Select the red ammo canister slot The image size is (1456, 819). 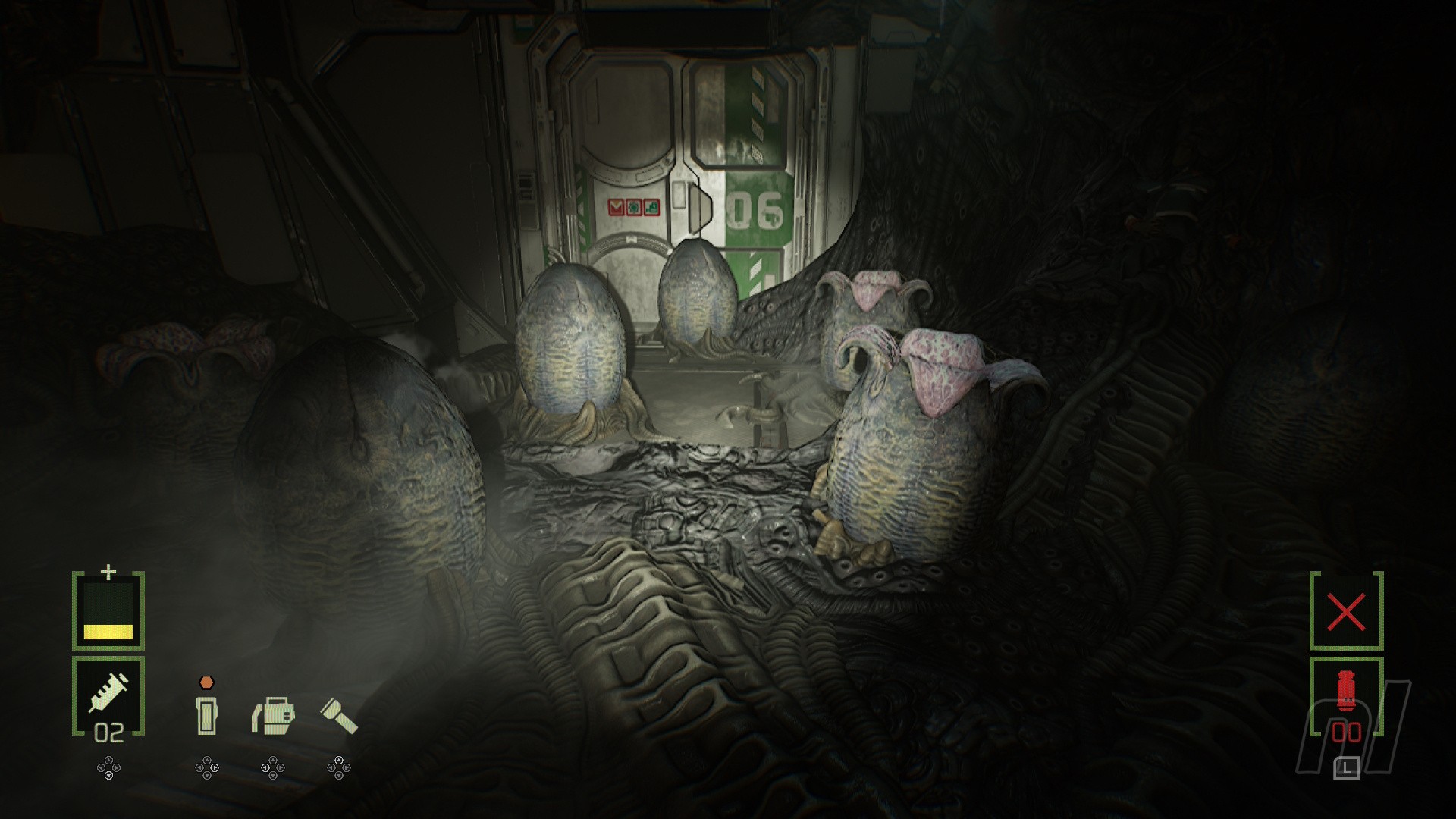click(1346, 696)
